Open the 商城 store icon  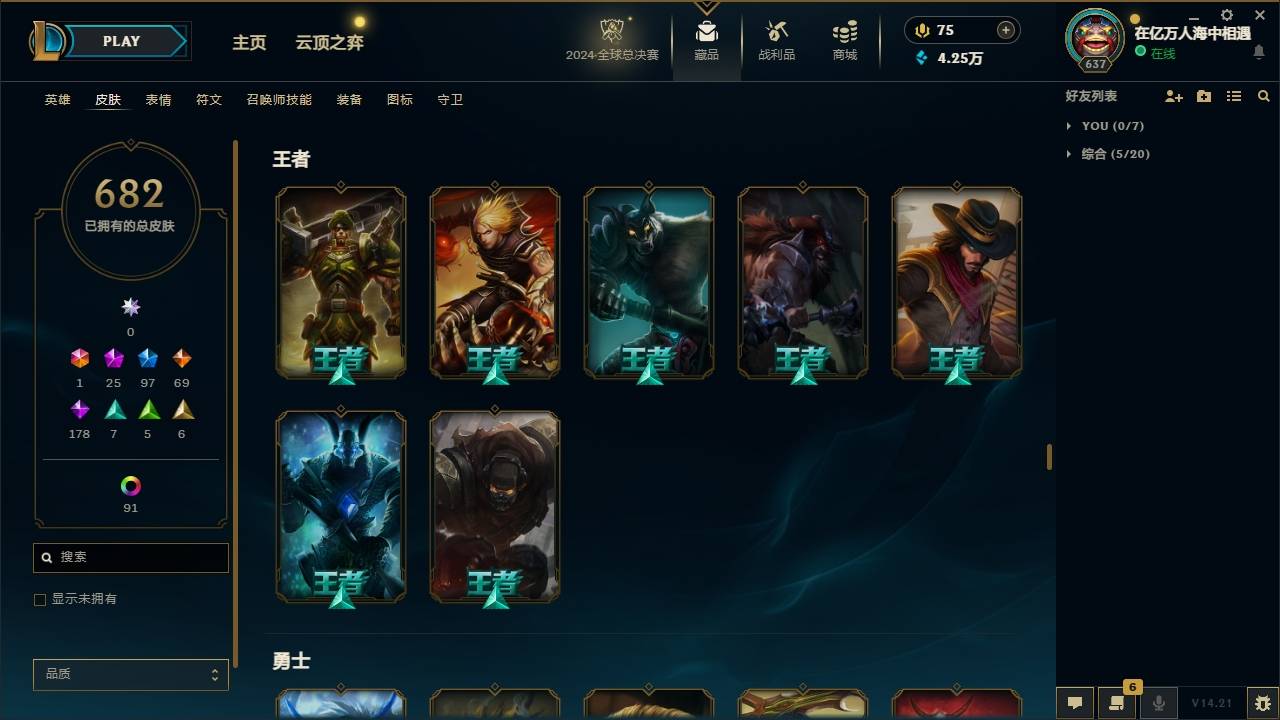(843, 37)
